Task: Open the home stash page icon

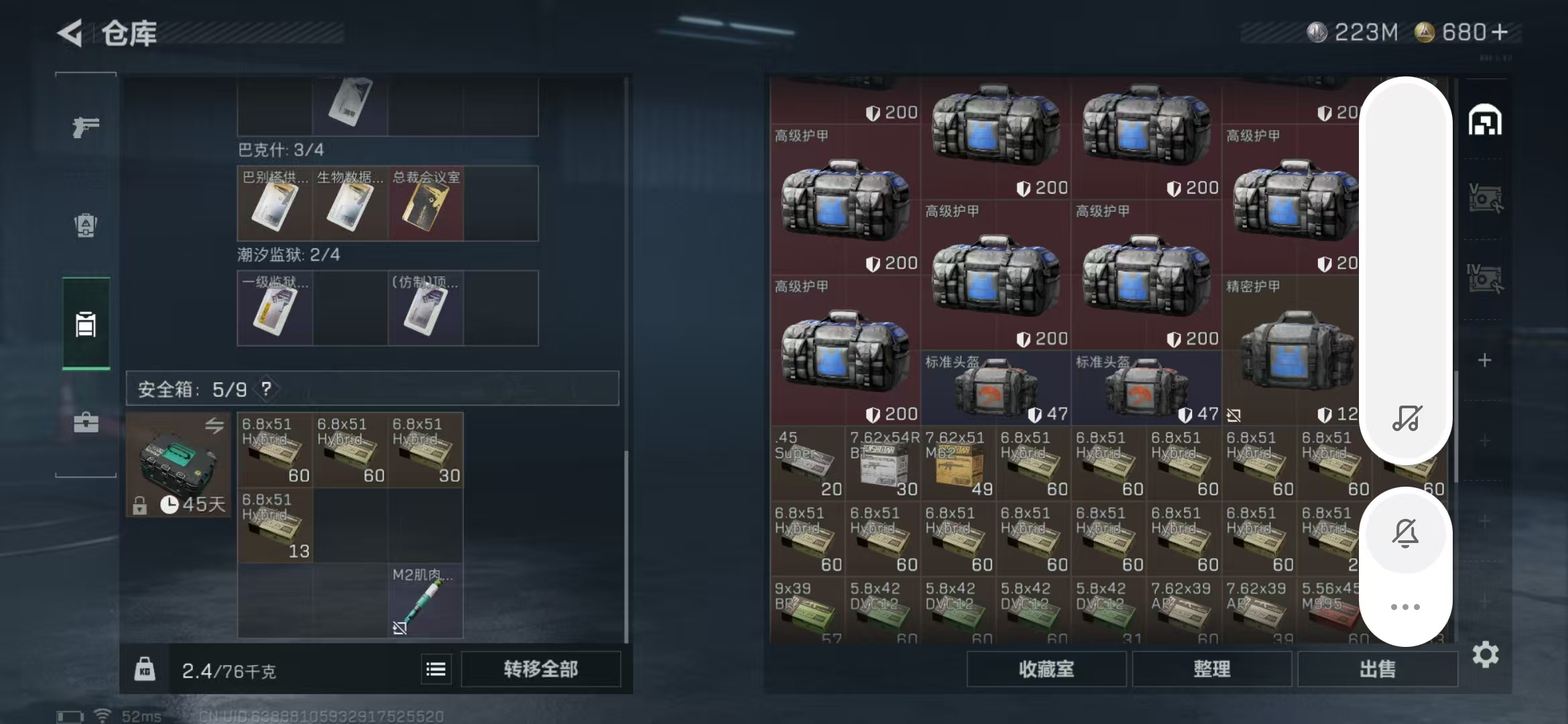Action: 1485,121
